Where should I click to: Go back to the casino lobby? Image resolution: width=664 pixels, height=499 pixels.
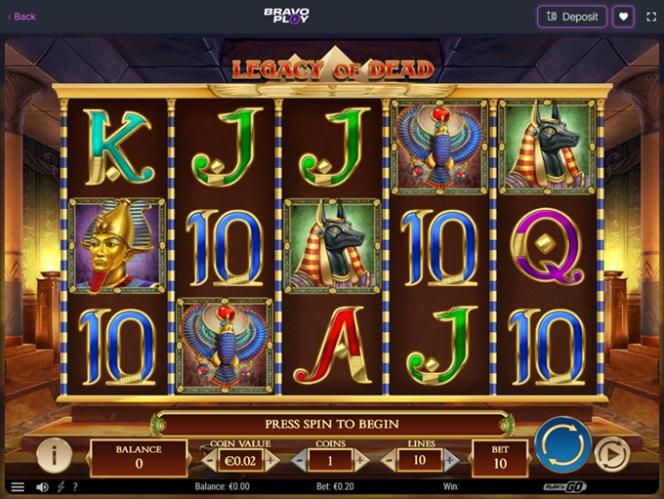click(x=21, y=16)
